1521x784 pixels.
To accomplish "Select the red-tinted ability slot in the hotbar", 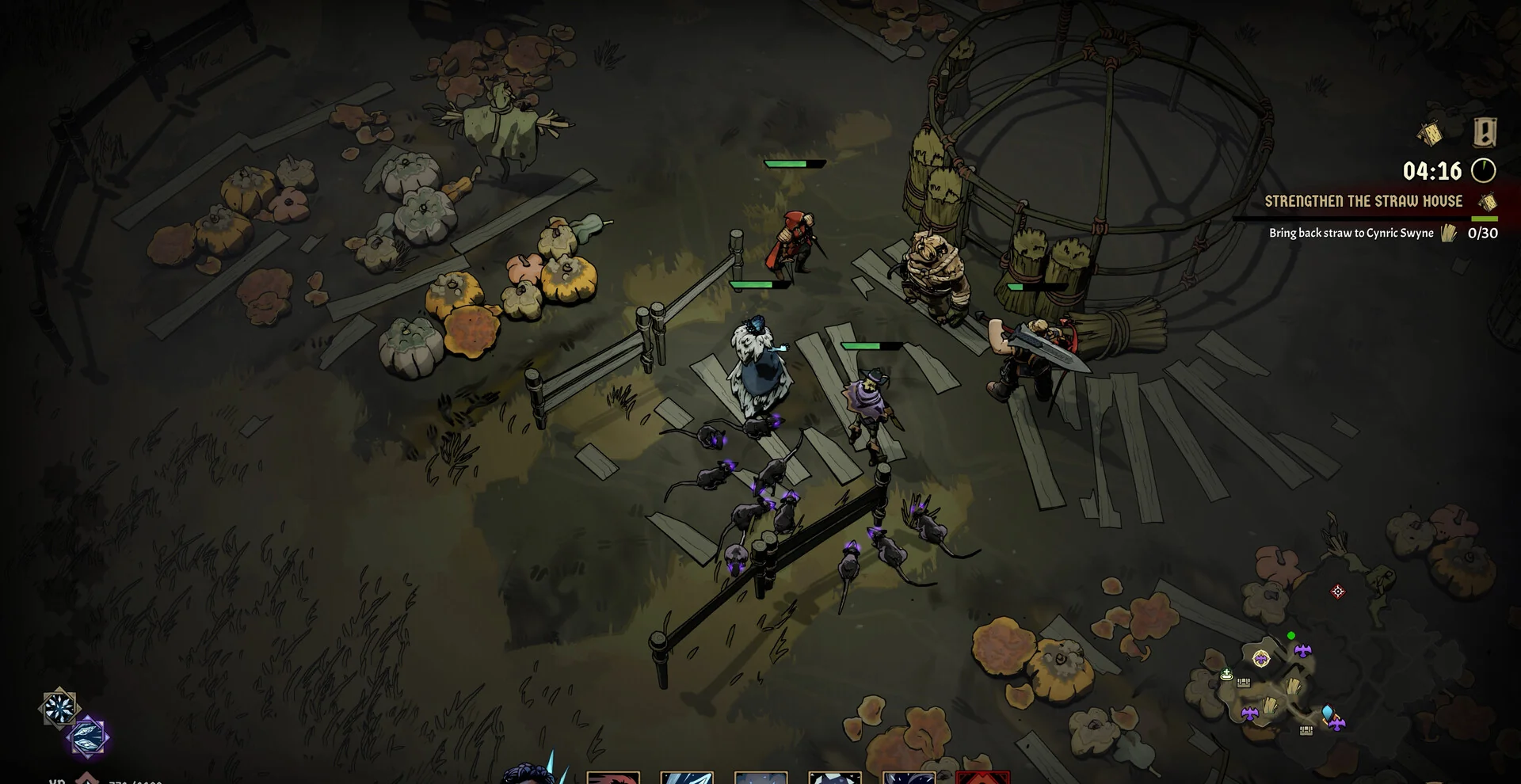I will 613,778.
